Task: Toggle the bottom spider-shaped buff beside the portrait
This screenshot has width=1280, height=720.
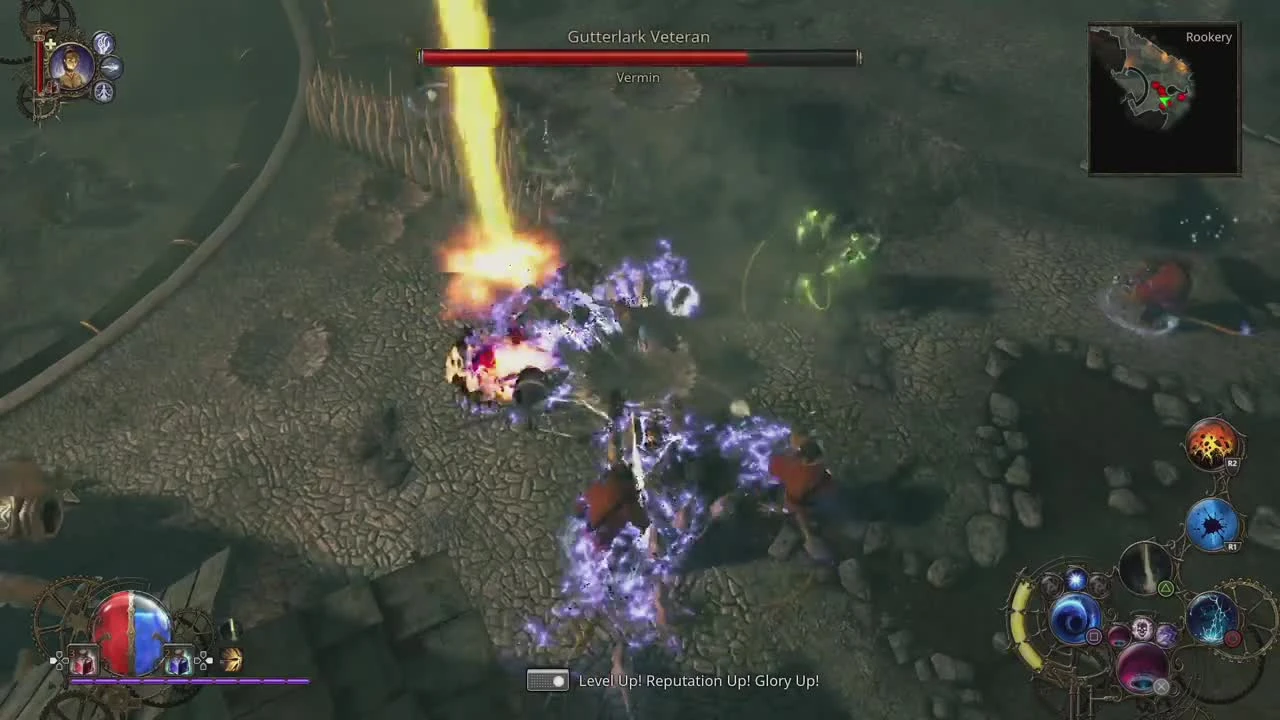Action: click(104, 91)
